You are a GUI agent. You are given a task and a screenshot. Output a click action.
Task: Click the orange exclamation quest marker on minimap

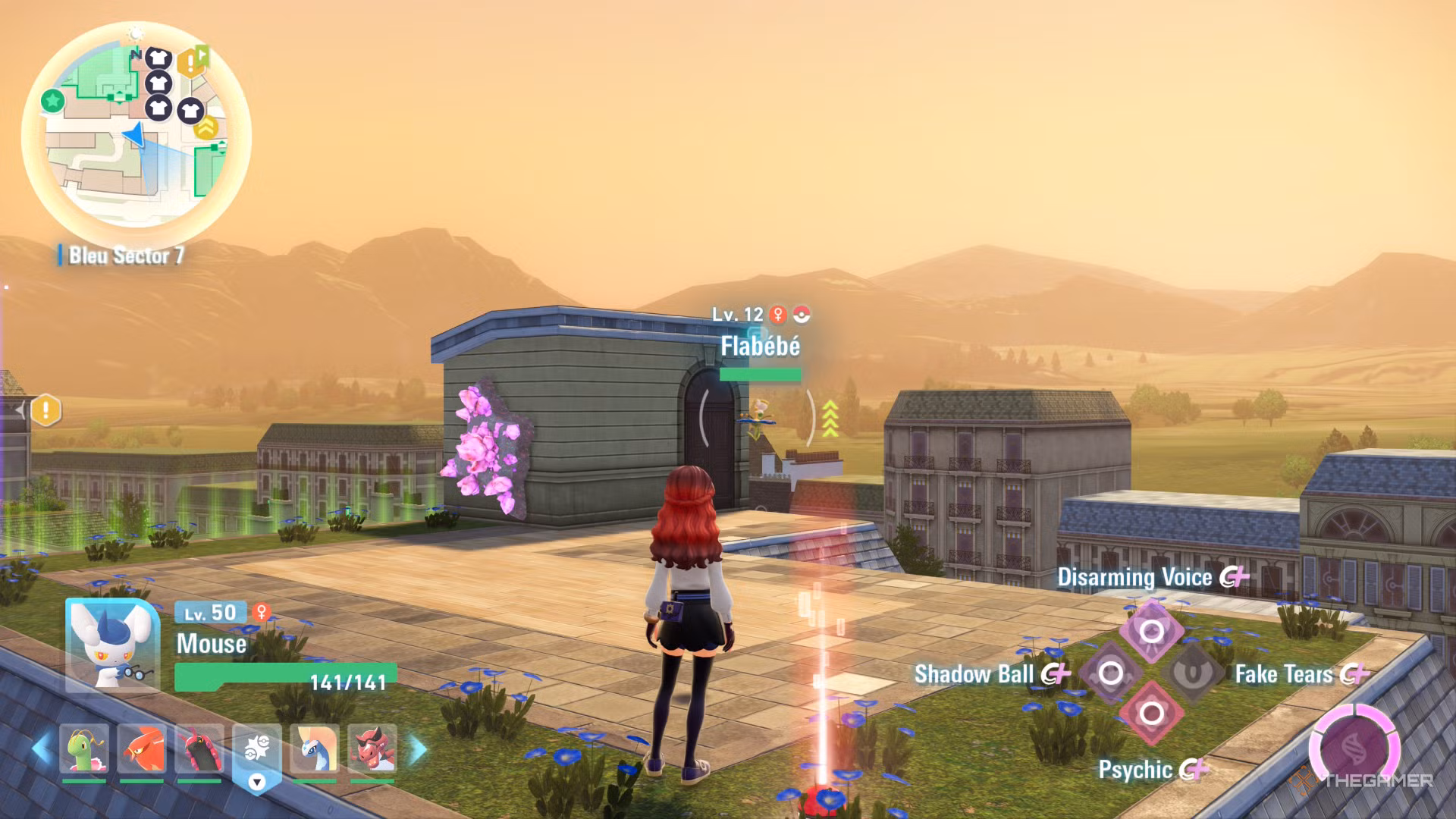(x=191, y=64)
